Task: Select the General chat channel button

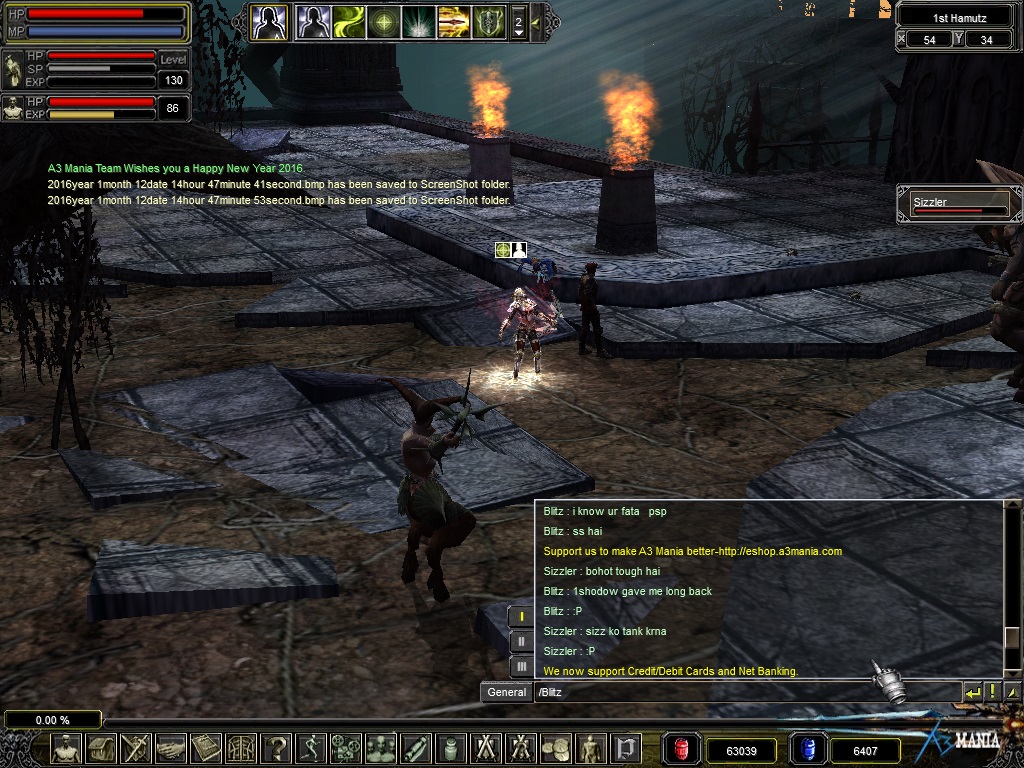Action: tap(506, 692)
